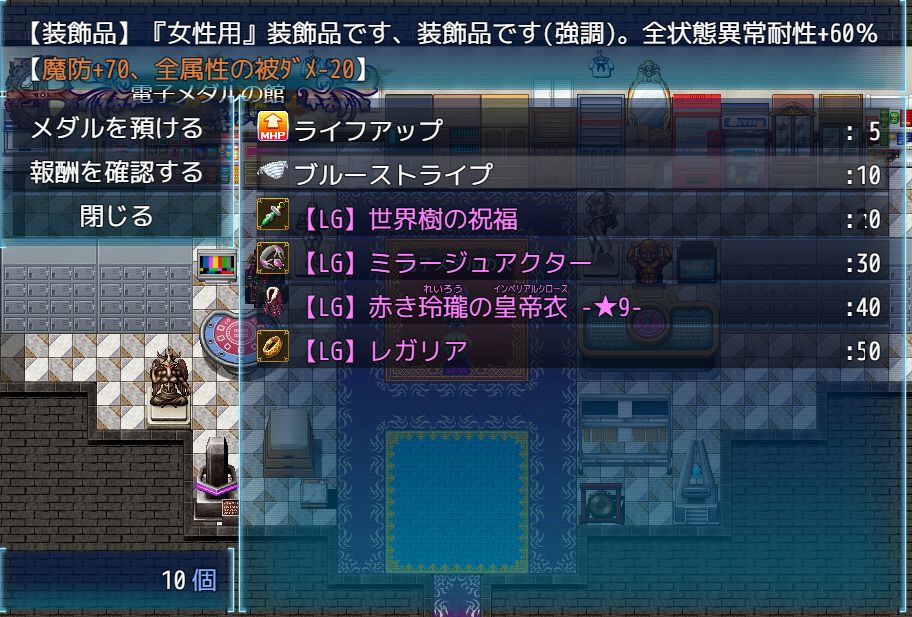Choose 報酬を確認する option
The width and height of the screenshot is (912, 617).
[117, 172]
